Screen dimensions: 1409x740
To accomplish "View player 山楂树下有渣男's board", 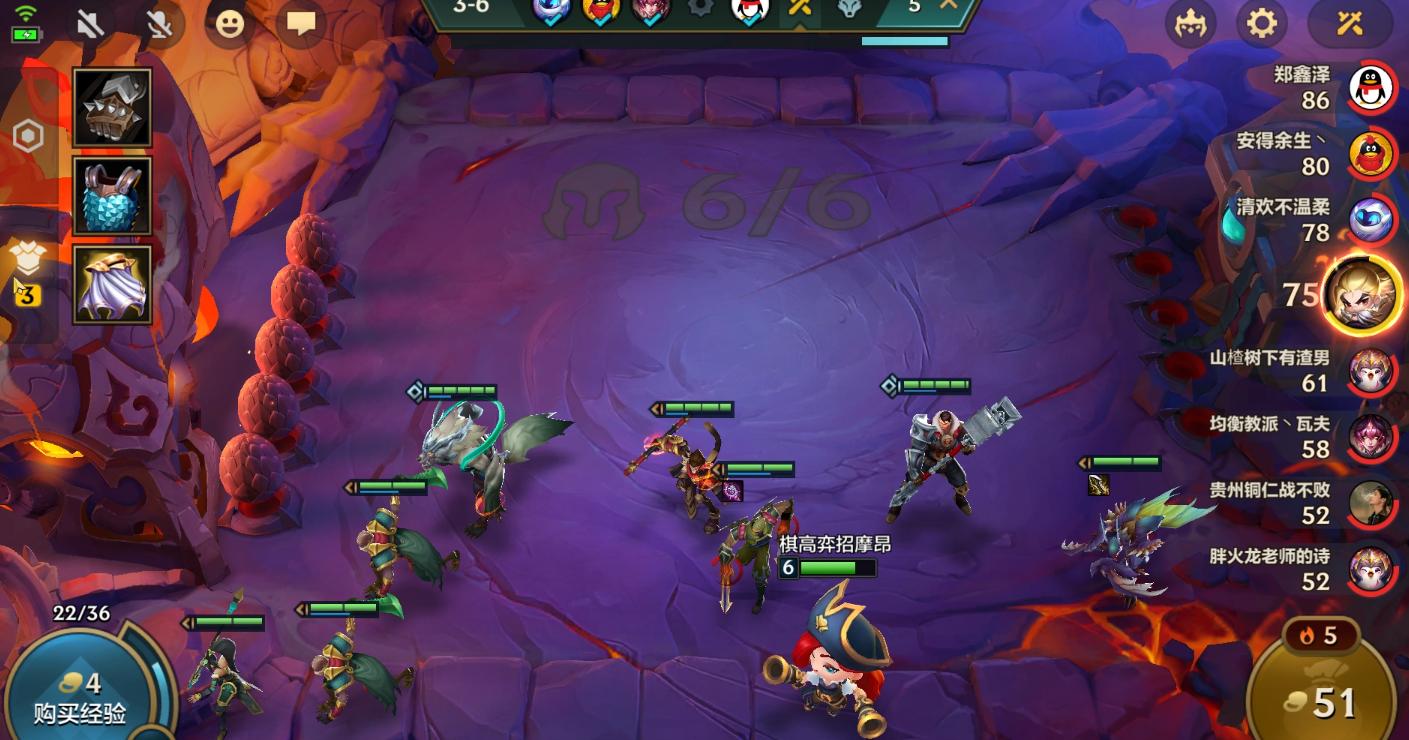I will [1371, 371].
